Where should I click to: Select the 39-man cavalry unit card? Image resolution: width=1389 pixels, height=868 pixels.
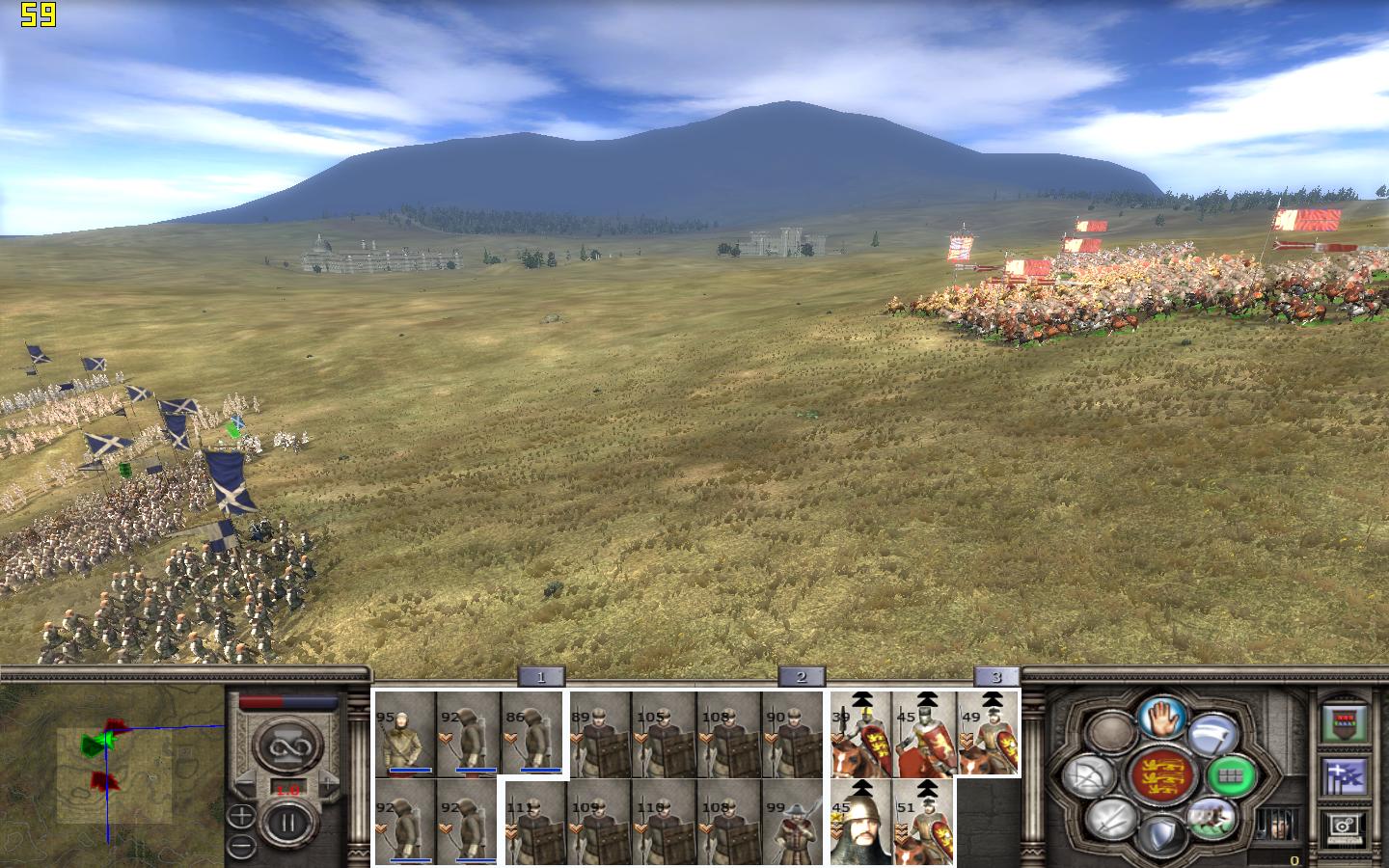click(860, 734)
